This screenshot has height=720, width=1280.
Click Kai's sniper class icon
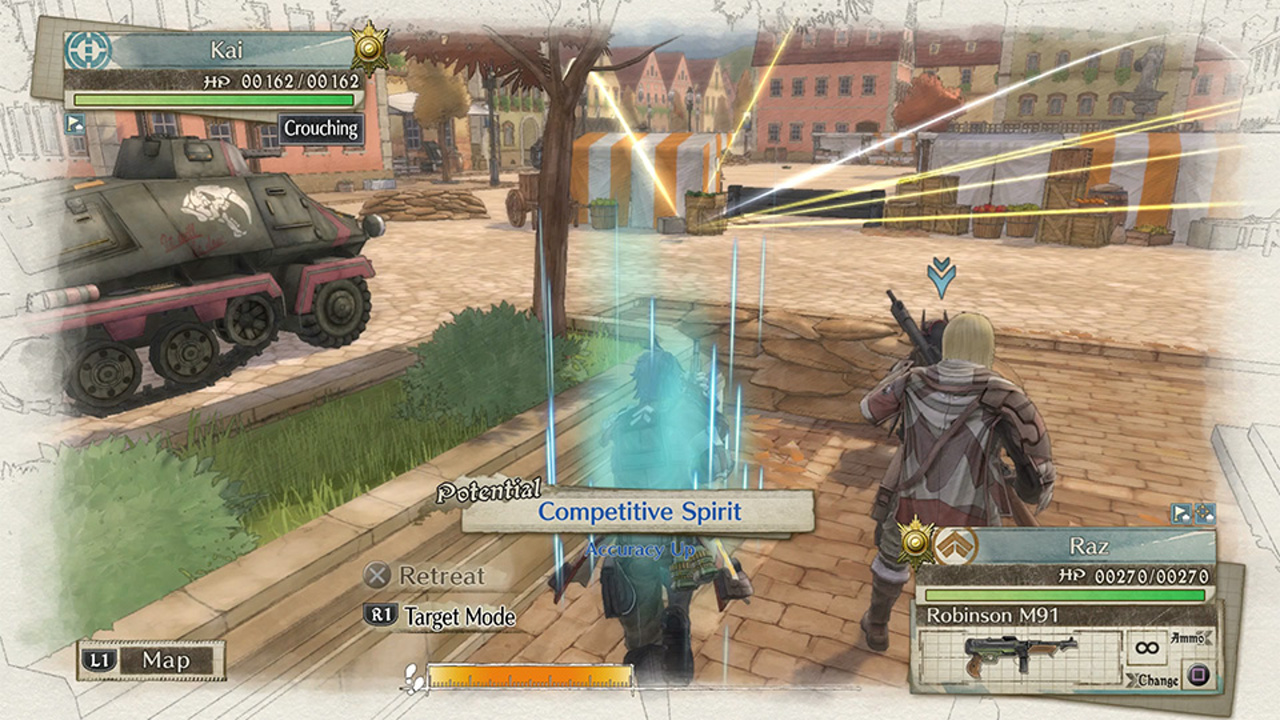[x=86, y=50]
